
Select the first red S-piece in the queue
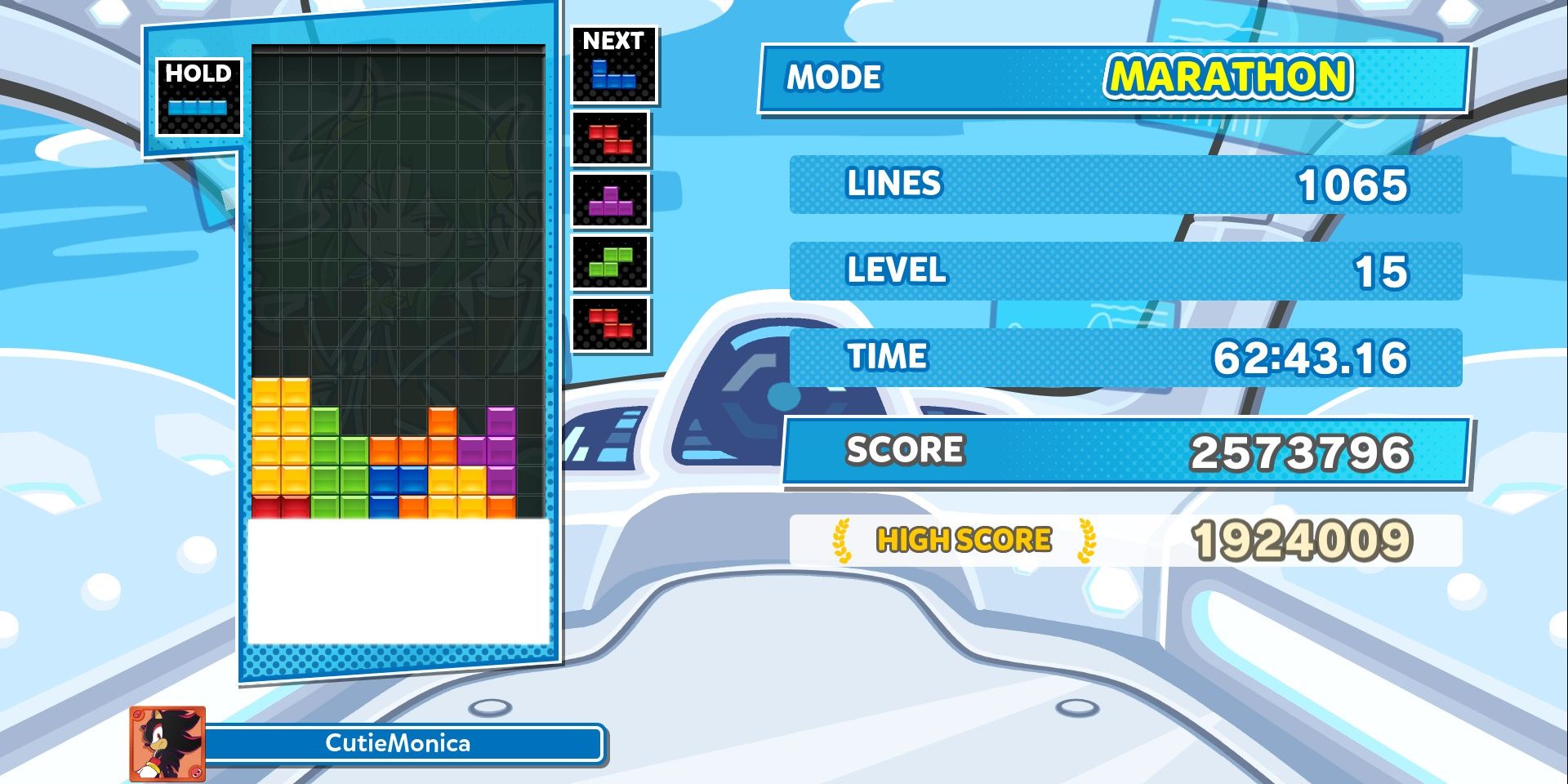click(612, 137)
